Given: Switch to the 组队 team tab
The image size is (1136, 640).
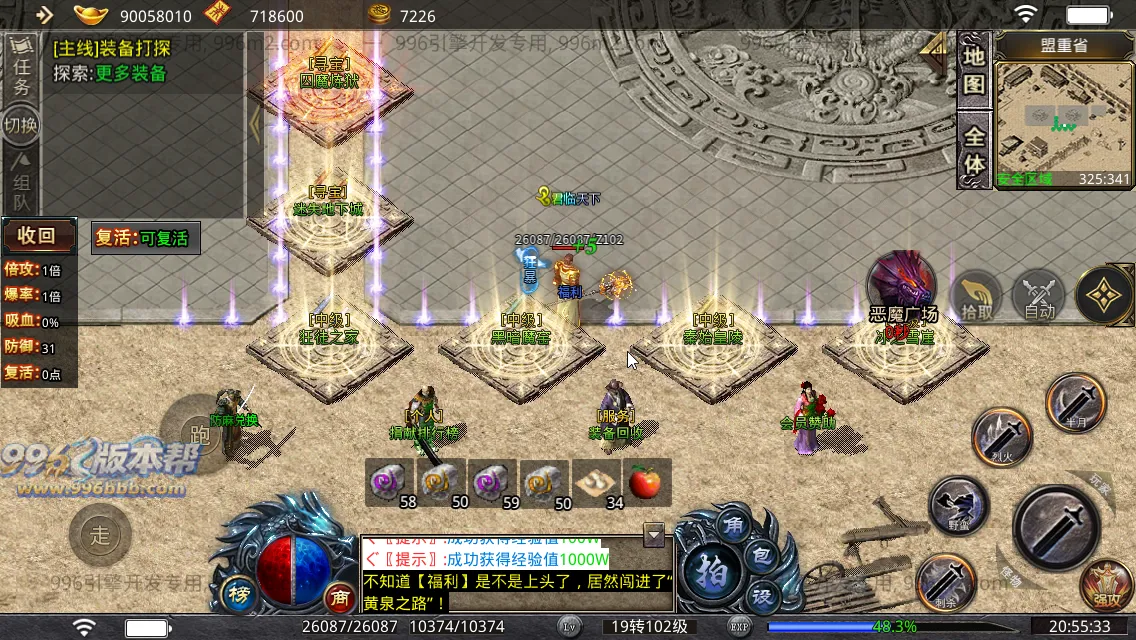Looking at the screenshot, I should (x=20, y=178).
